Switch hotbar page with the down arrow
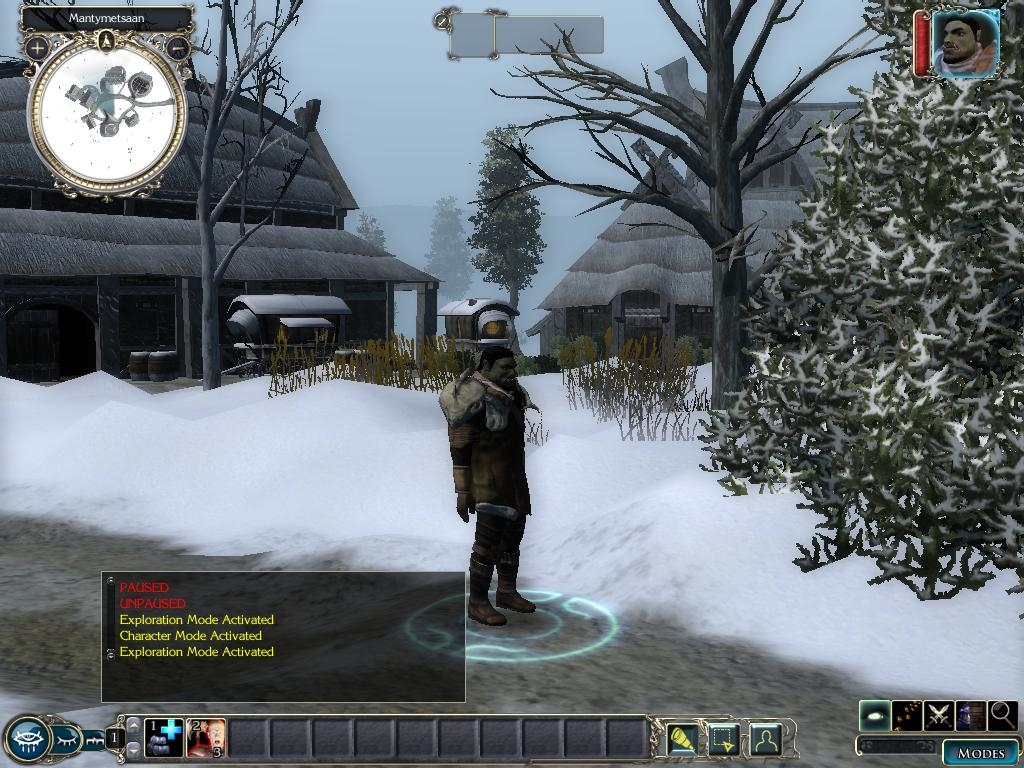Image resolution: width=1024 pixels, height=768 pixels. point(133,751)
